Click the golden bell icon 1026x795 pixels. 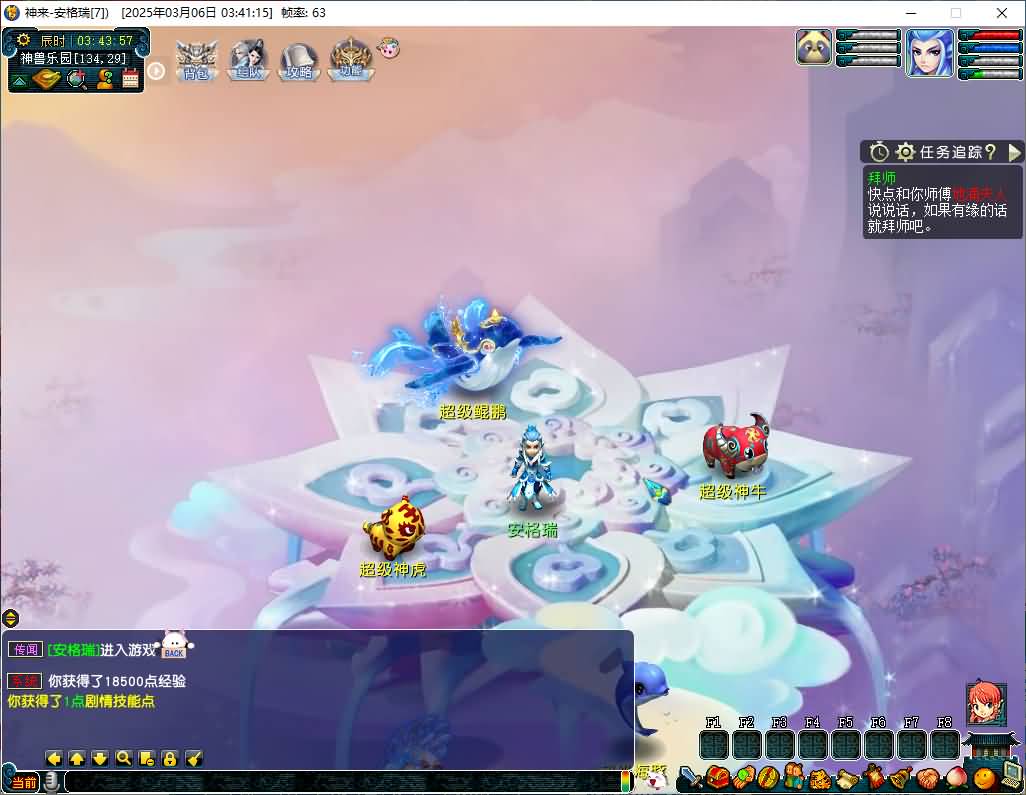point(899,777)
